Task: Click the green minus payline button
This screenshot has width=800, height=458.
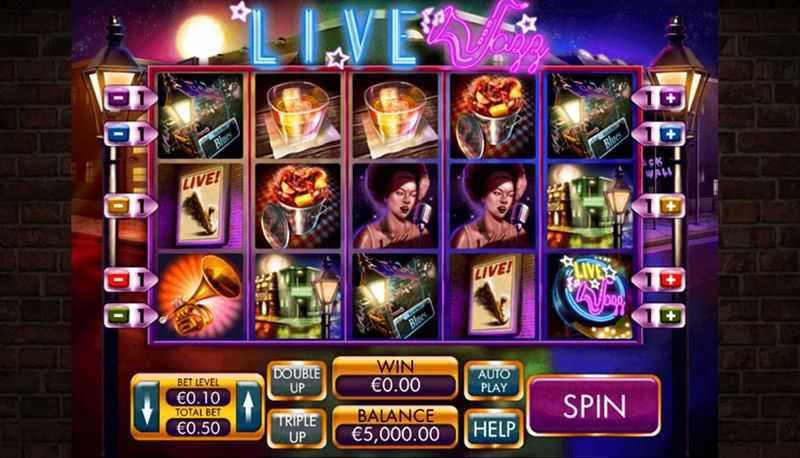Action: (x=116, y=314)
